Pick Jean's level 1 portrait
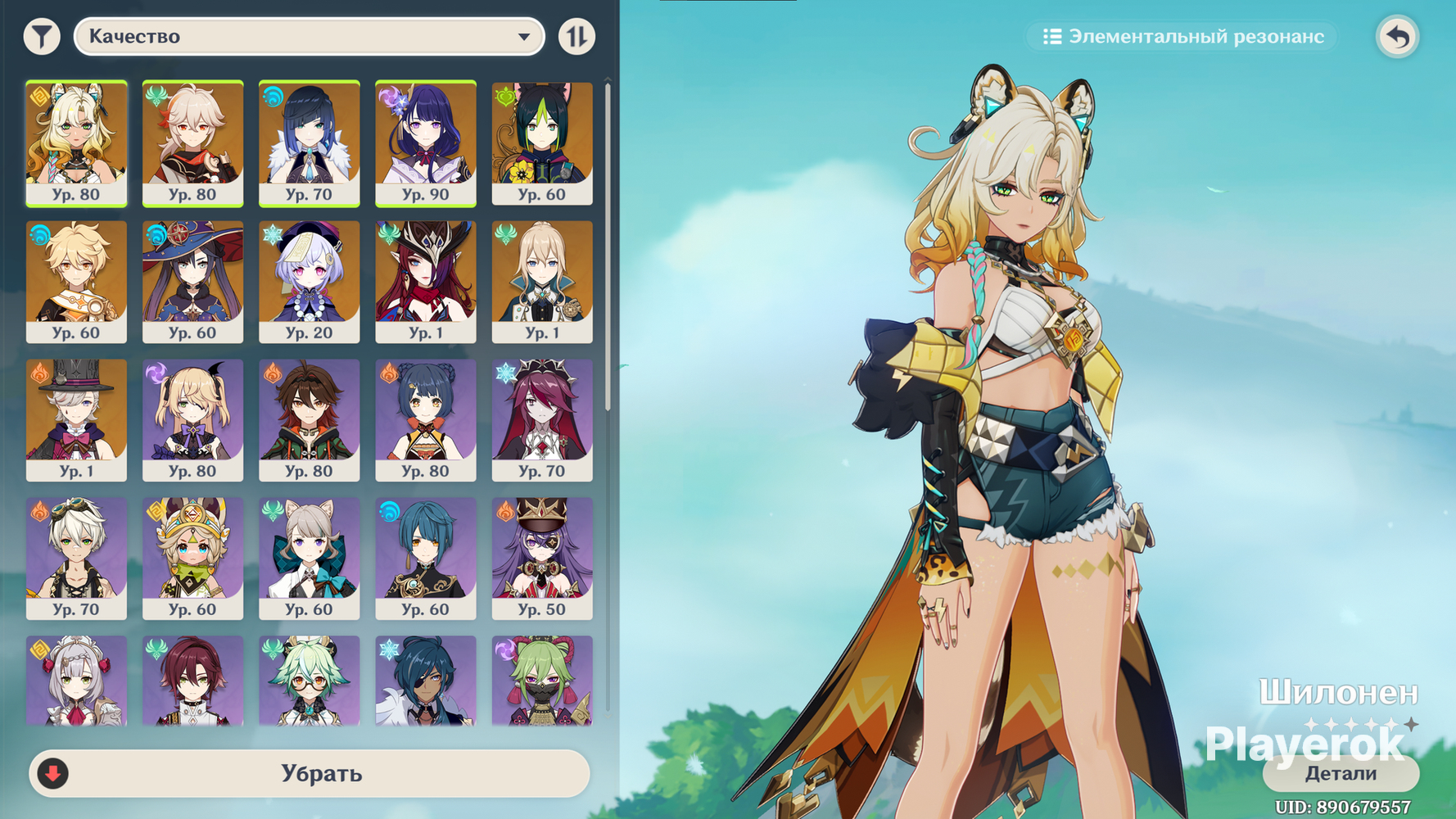1456x819 pixels. click(x=541, y=281)
